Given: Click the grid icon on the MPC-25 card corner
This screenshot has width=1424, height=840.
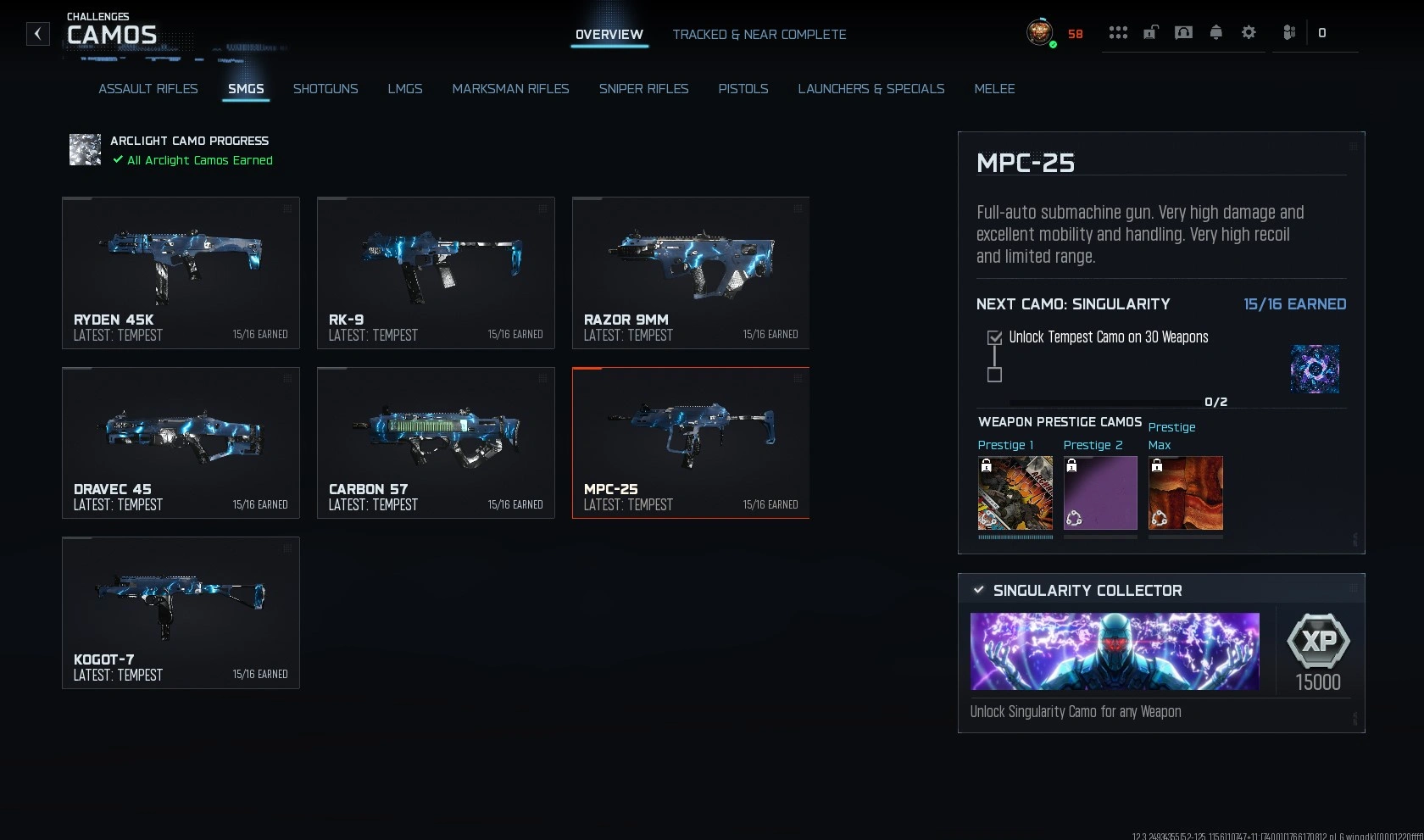Looking at the screenshot, I should pos(798,380).
